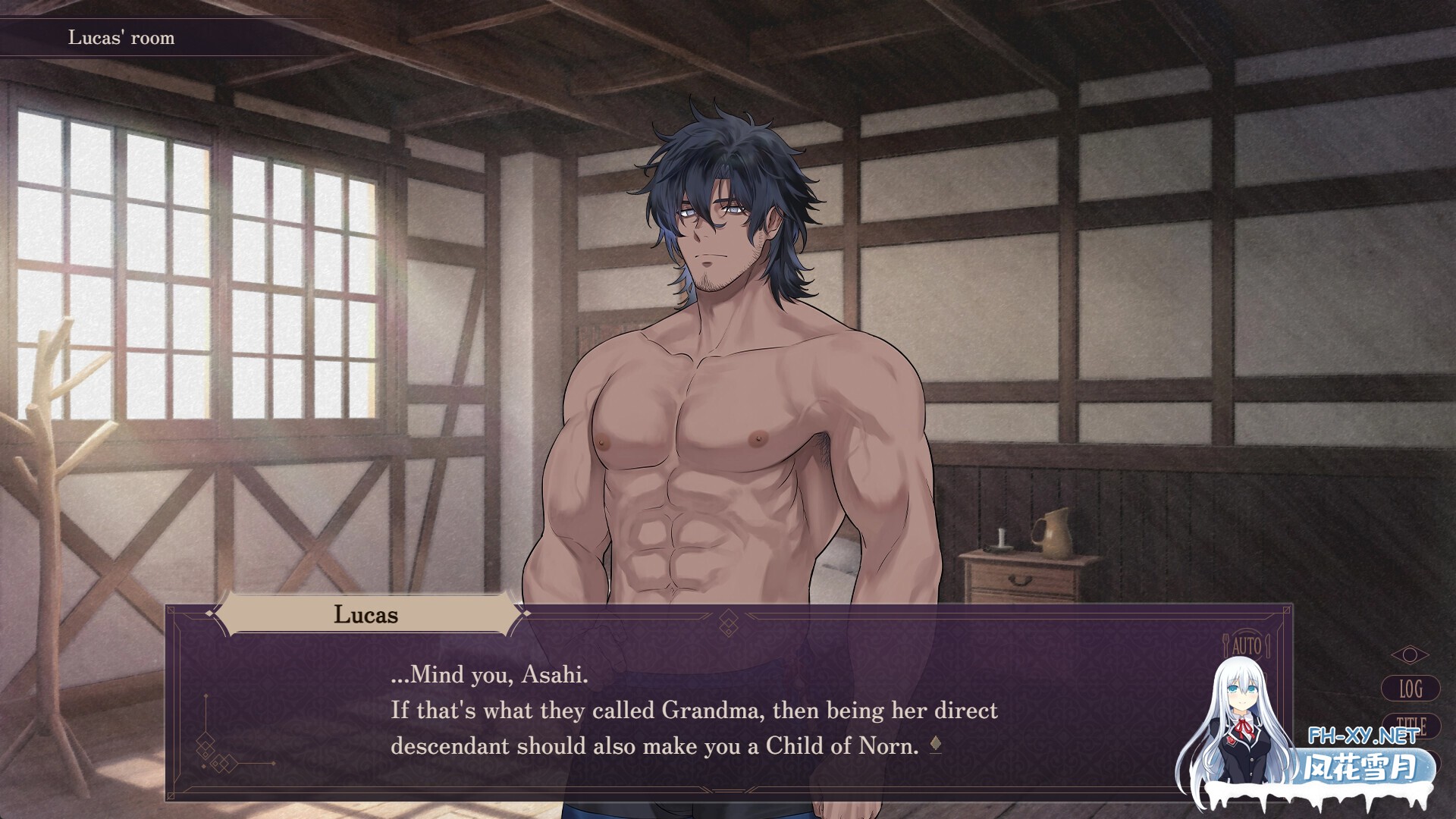1456x819 pixels.
Task: Advance the dialogue via the diamond continue marker
Action: [x=936, y=746]
